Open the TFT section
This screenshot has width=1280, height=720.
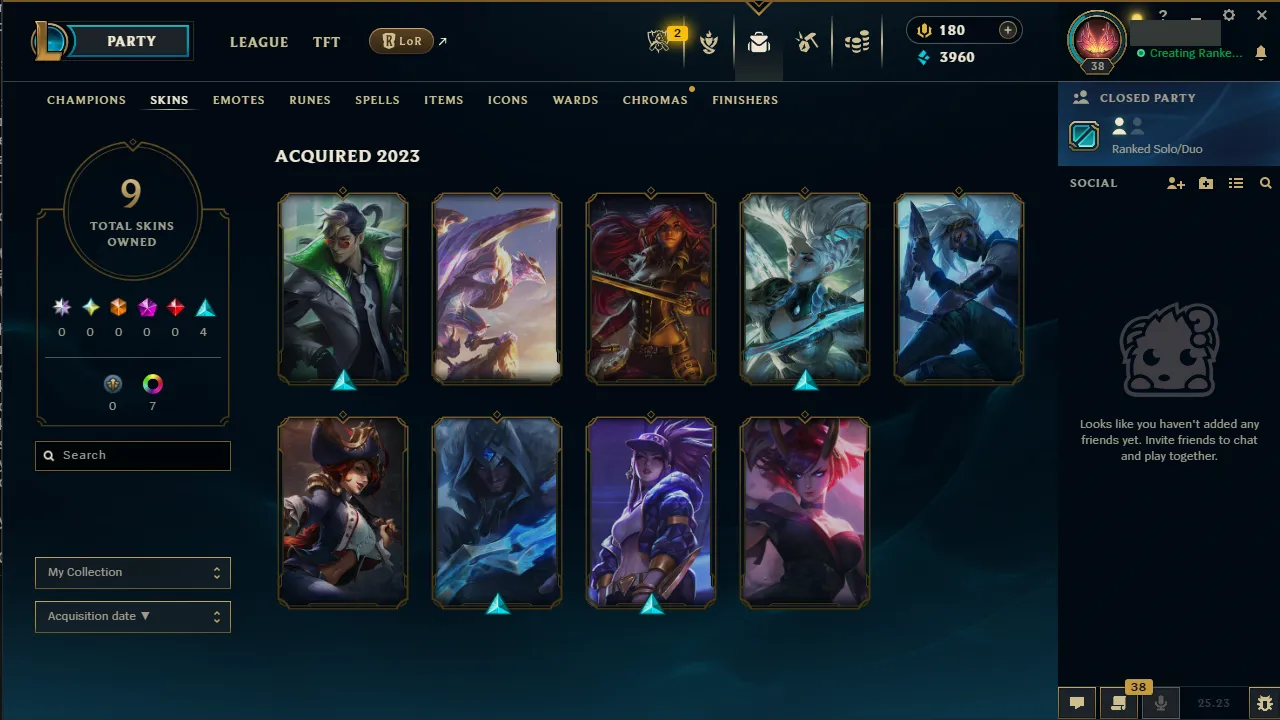click(x=326, y=42)
